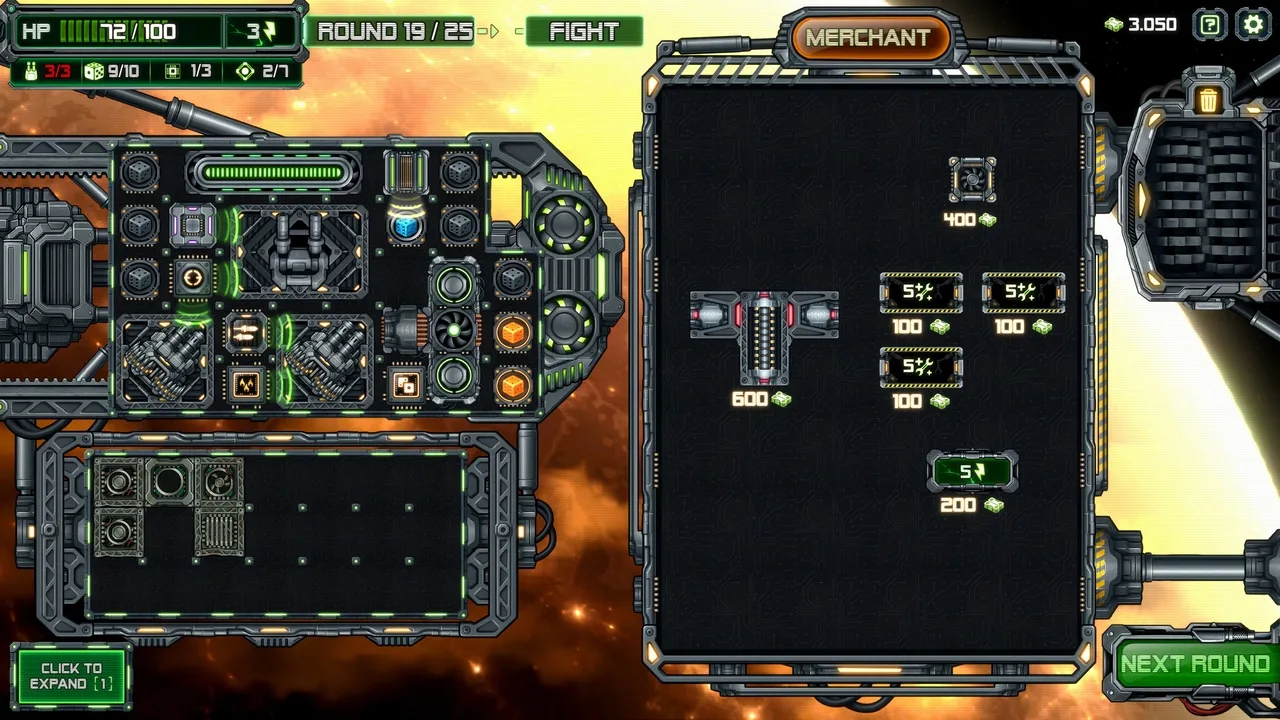Select the fan module on ship grid

(x=454, y=330)
